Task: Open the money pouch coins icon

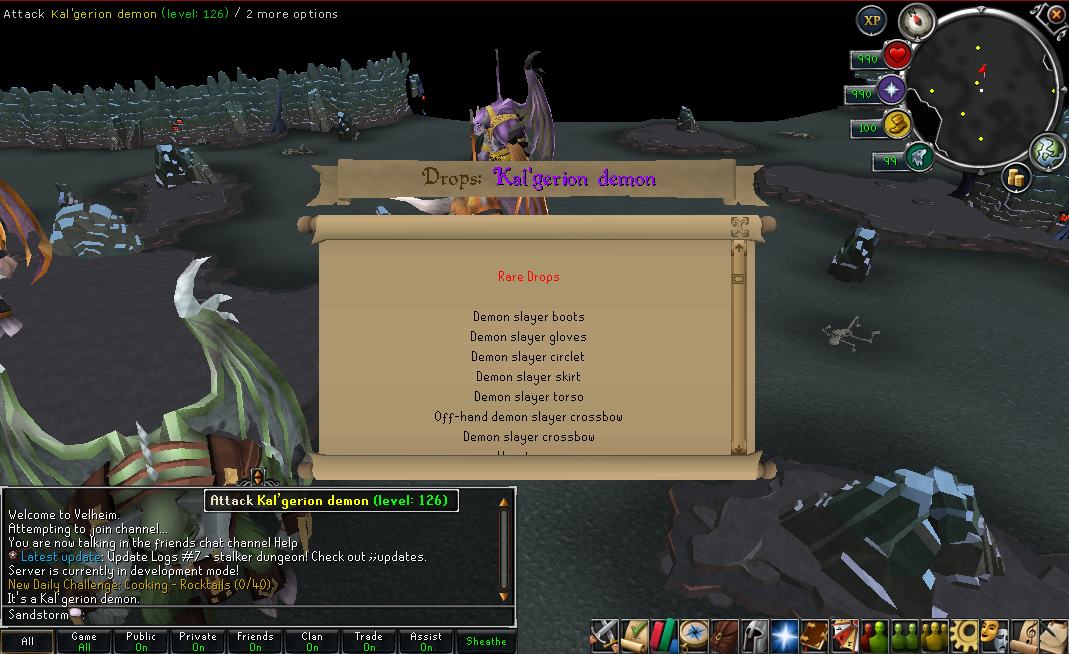Action: pos(1016,178)
